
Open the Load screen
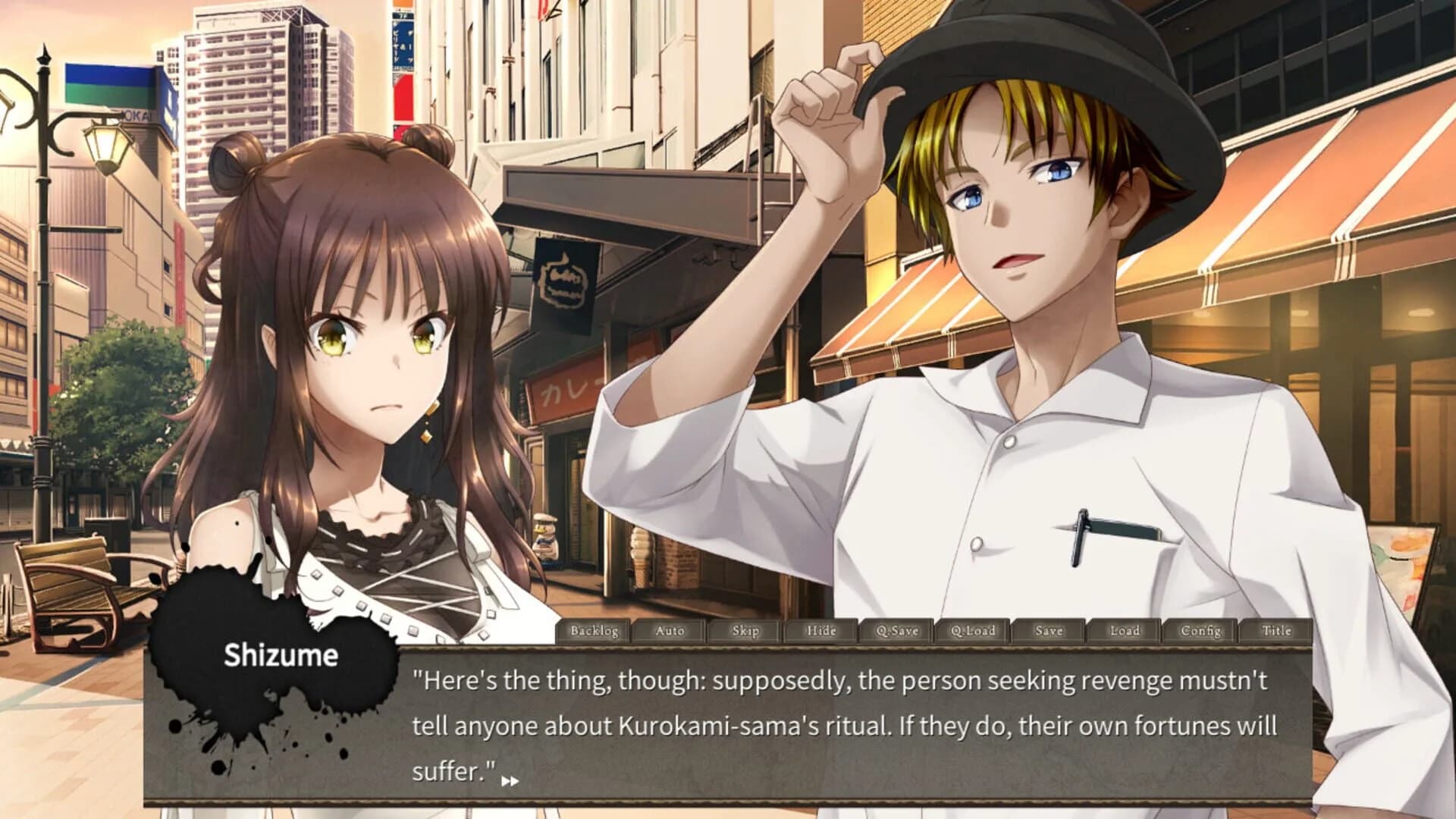pyautogui.click(x=1127, y=630)
